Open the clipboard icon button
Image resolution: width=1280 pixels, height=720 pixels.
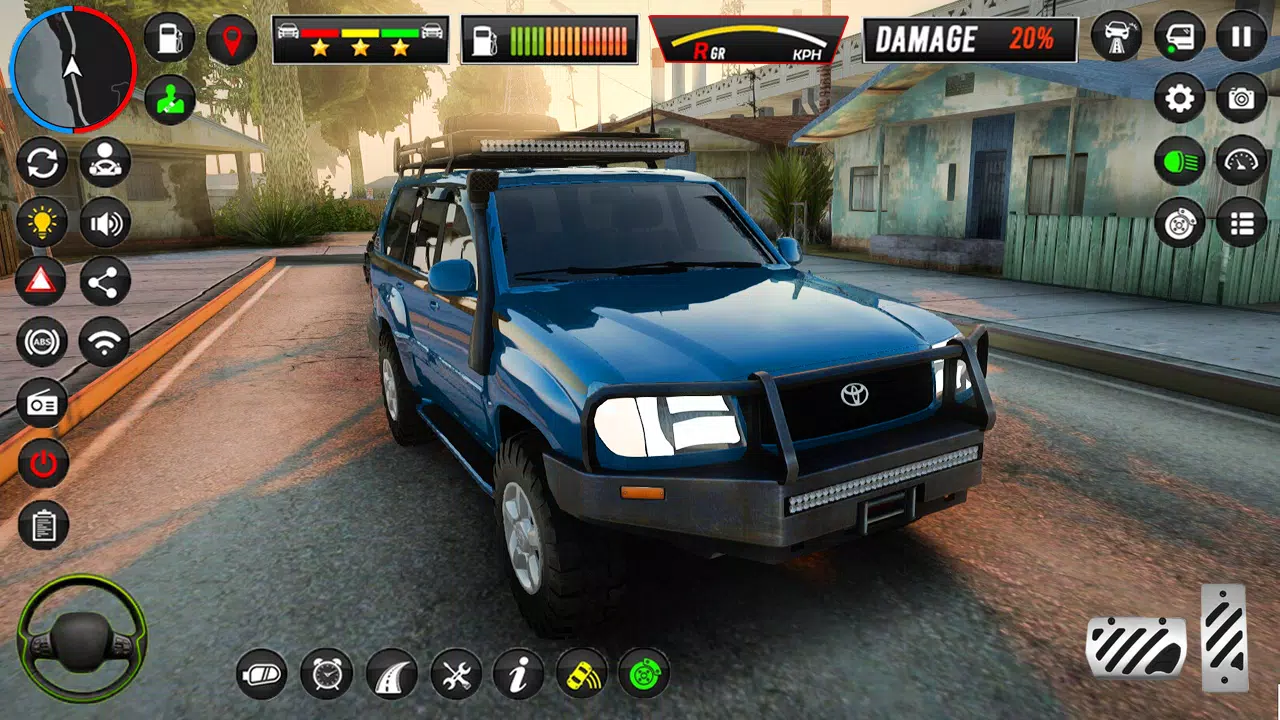pos(42,525)
